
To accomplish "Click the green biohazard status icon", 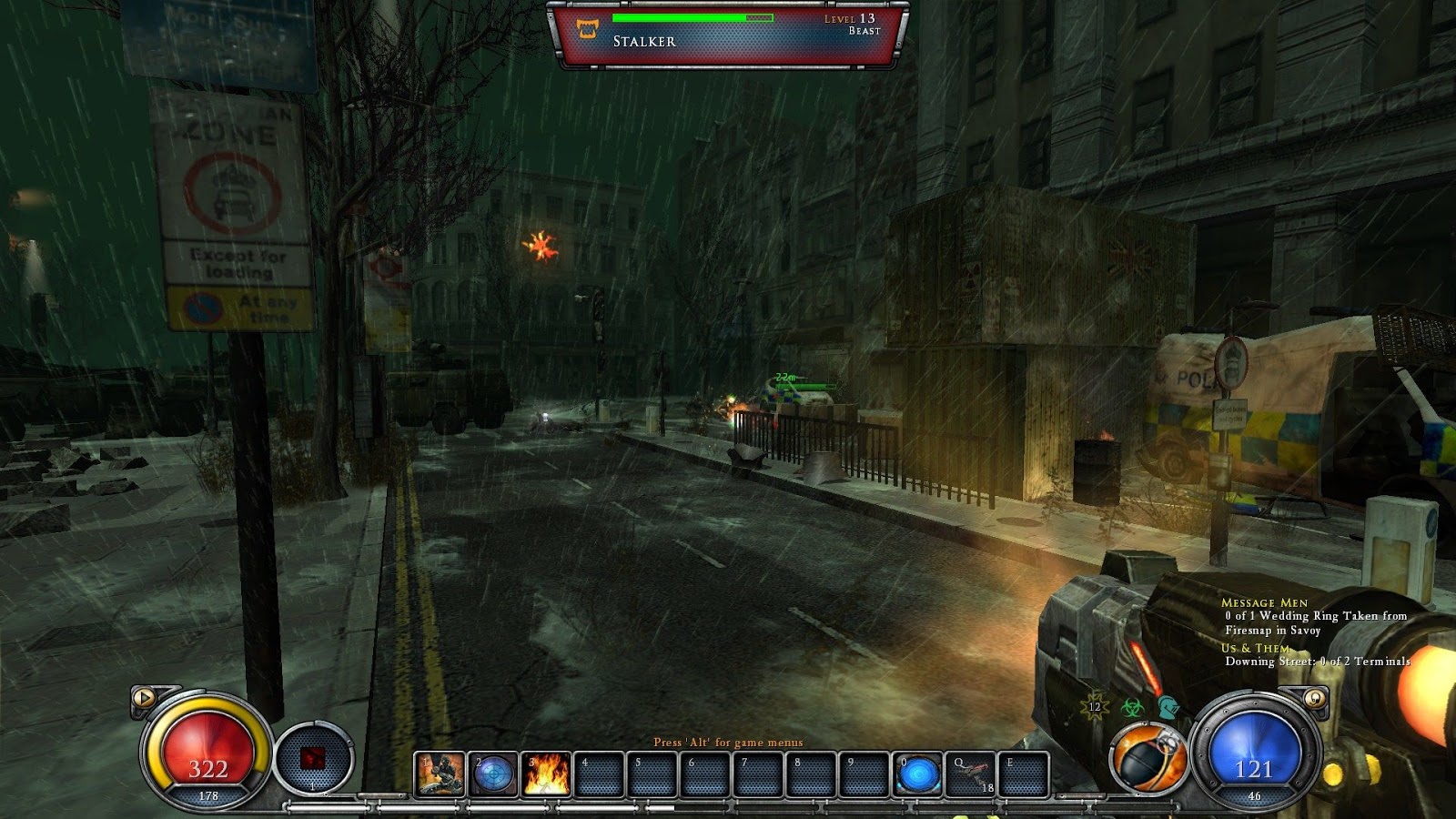I will 1132,707.
